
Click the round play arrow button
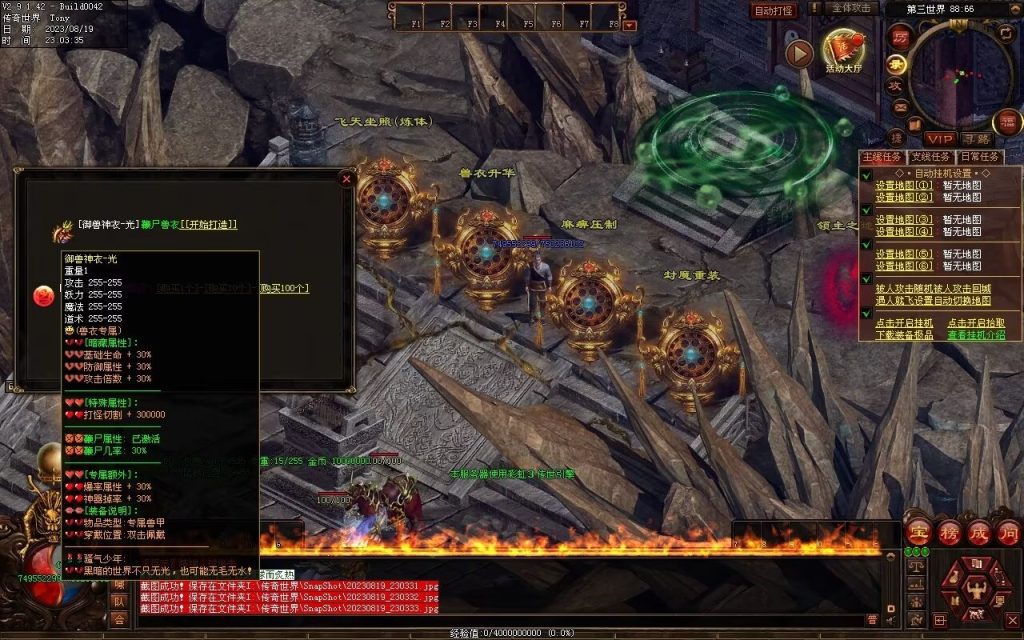pyautogui.click(x=799, y=54)
